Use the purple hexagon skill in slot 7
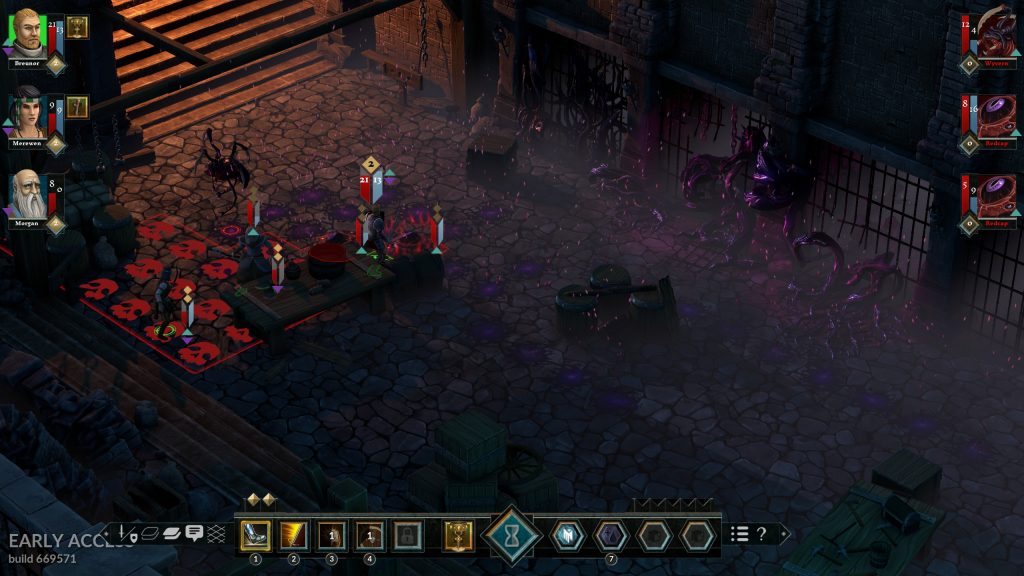1024x576 pixels. click(610, 536)
